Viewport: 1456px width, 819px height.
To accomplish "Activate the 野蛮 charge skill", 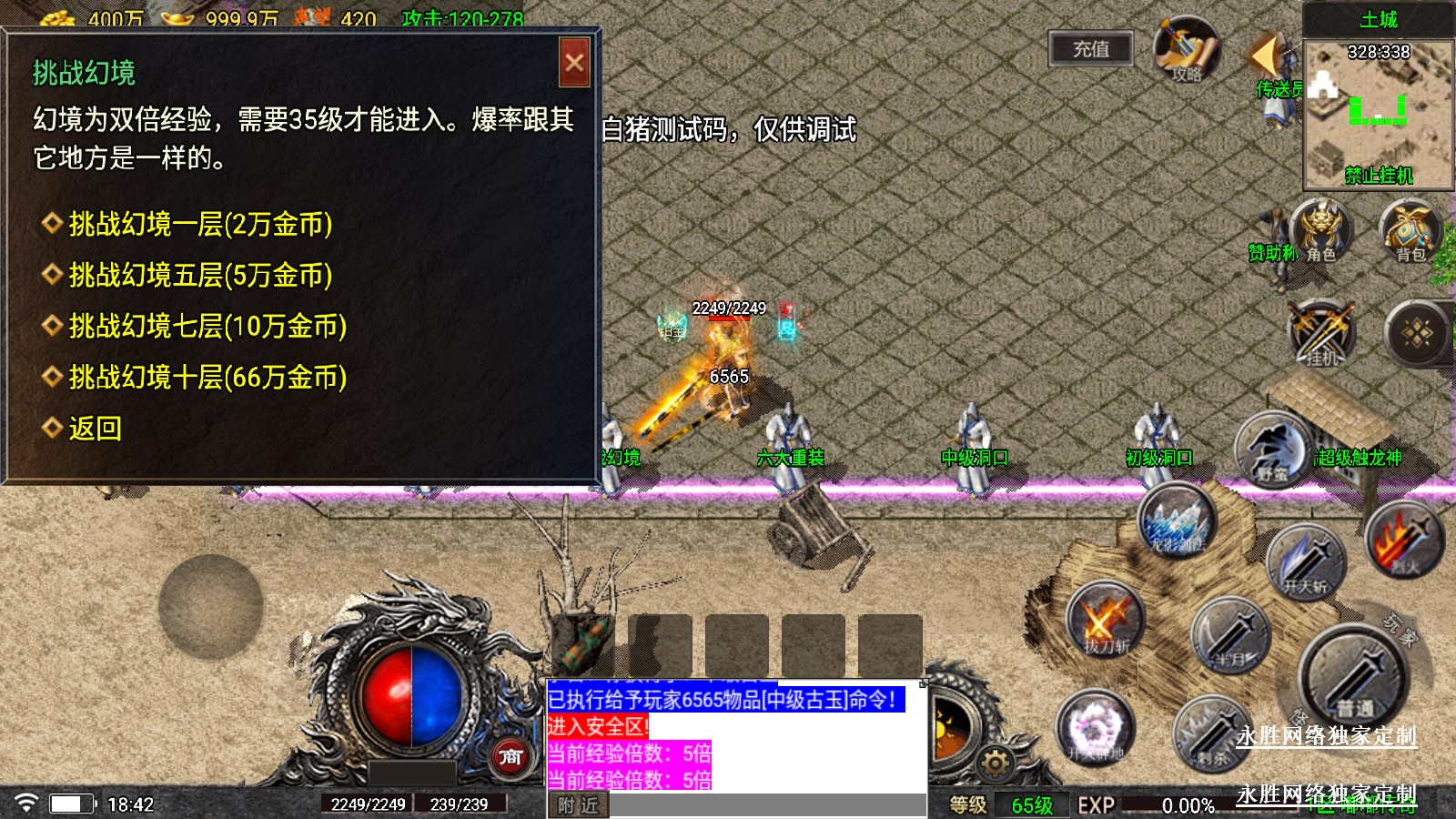I will tap(1273, 450).
